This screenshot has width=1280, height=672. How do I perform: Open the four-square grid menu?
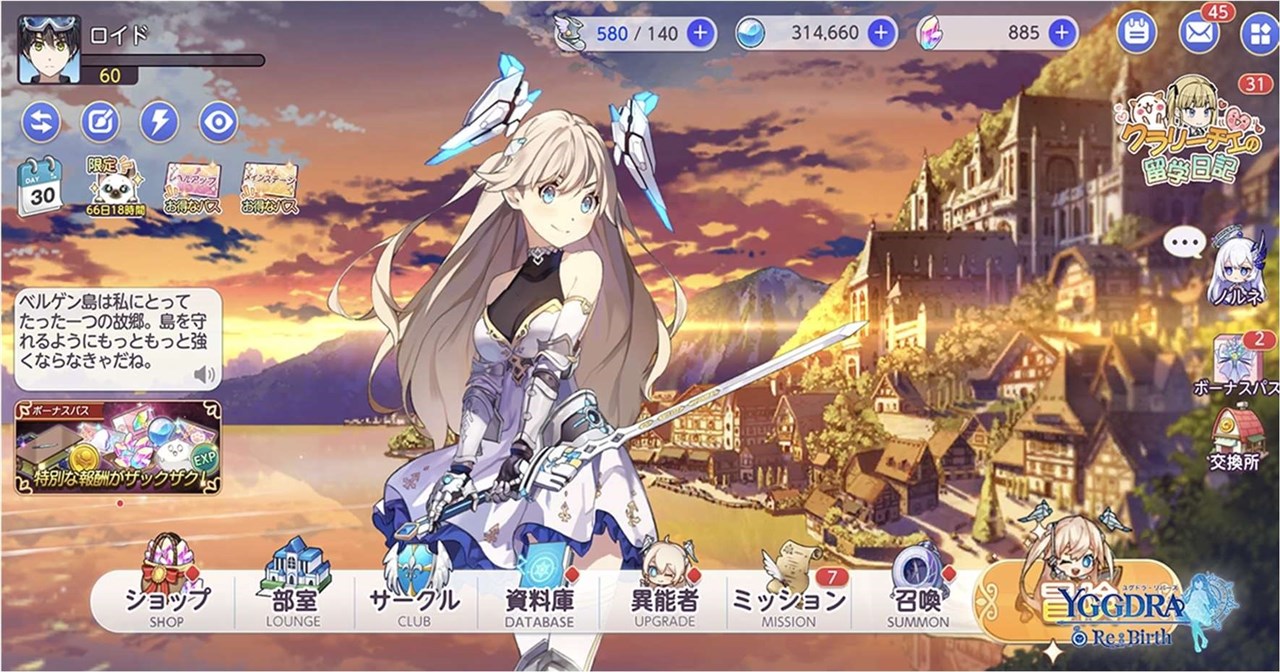[x=1256, y=33]
